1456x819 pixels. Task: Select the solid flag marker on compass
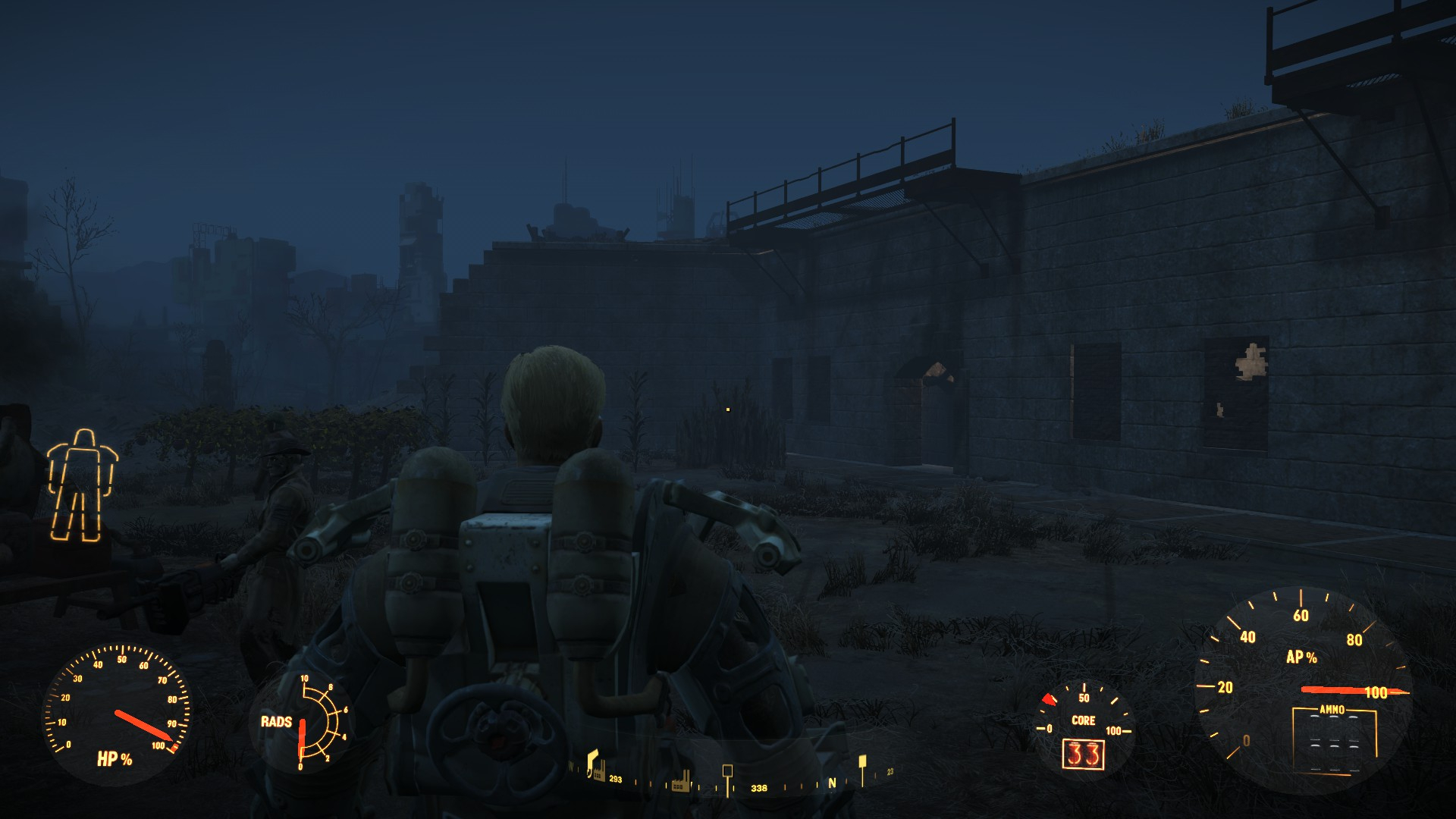click(861, 761)
